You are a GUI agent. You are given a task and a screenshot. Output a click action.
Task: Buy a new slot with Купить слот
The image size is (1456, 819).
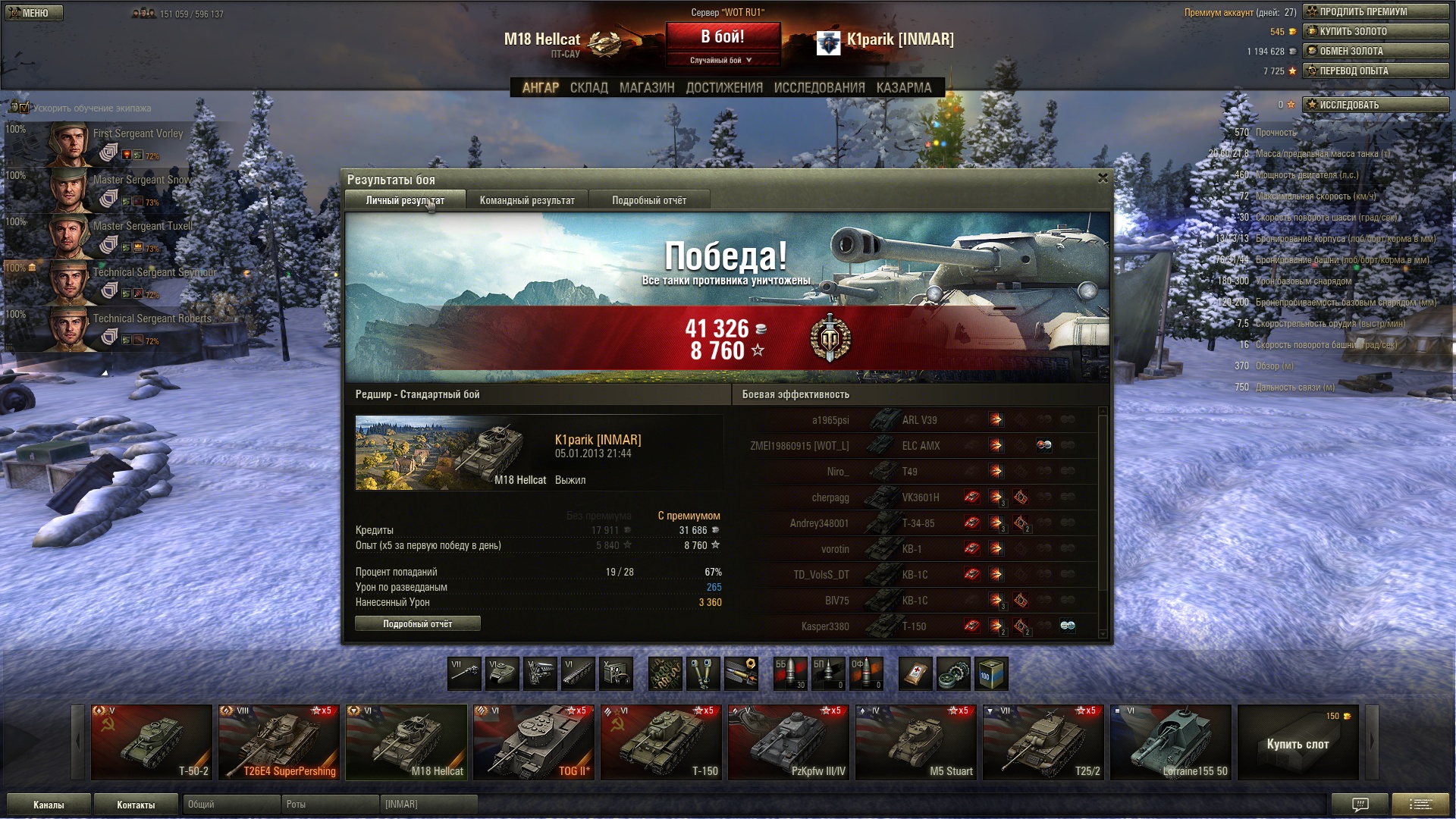1298,743
